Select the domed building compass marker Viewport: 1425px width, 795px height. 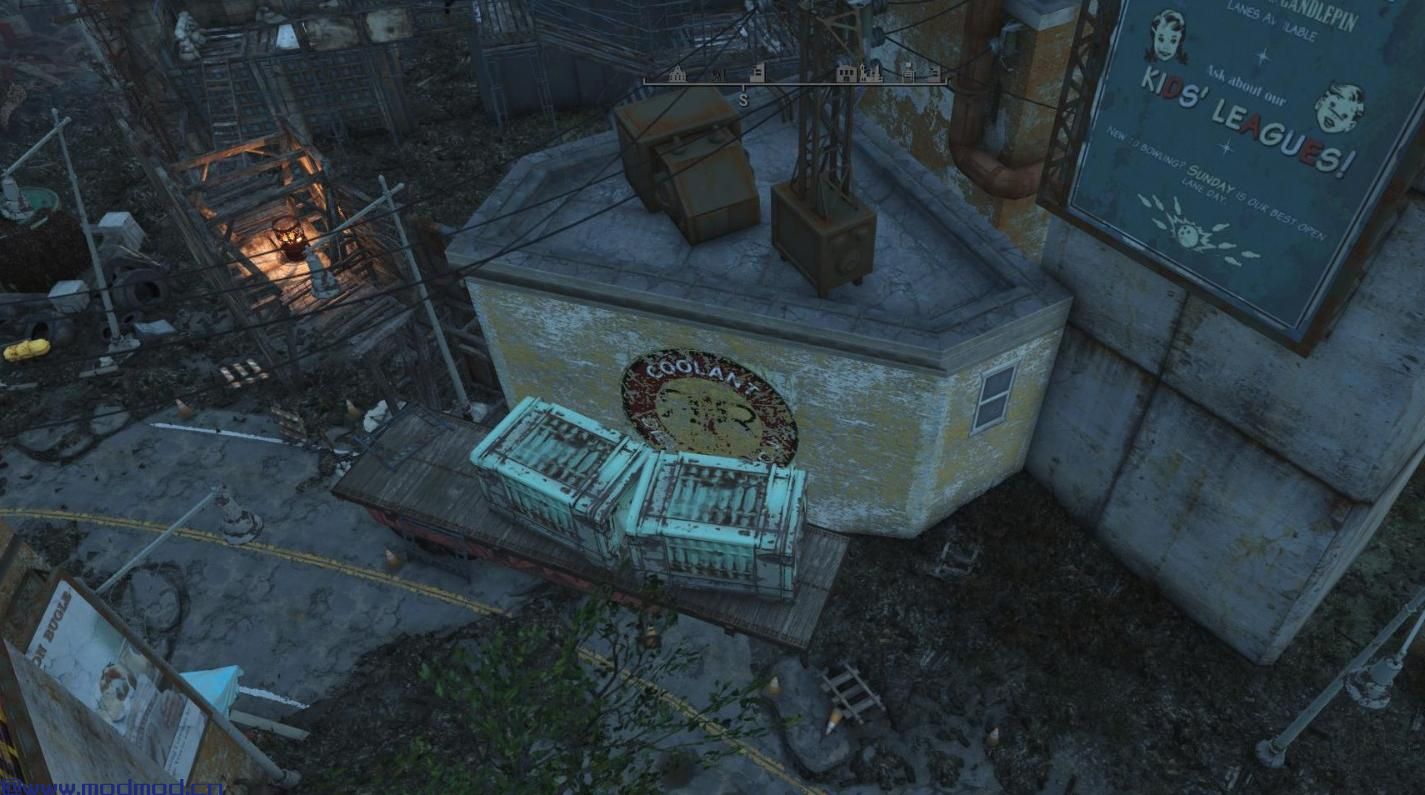click(x=678, y=74)
